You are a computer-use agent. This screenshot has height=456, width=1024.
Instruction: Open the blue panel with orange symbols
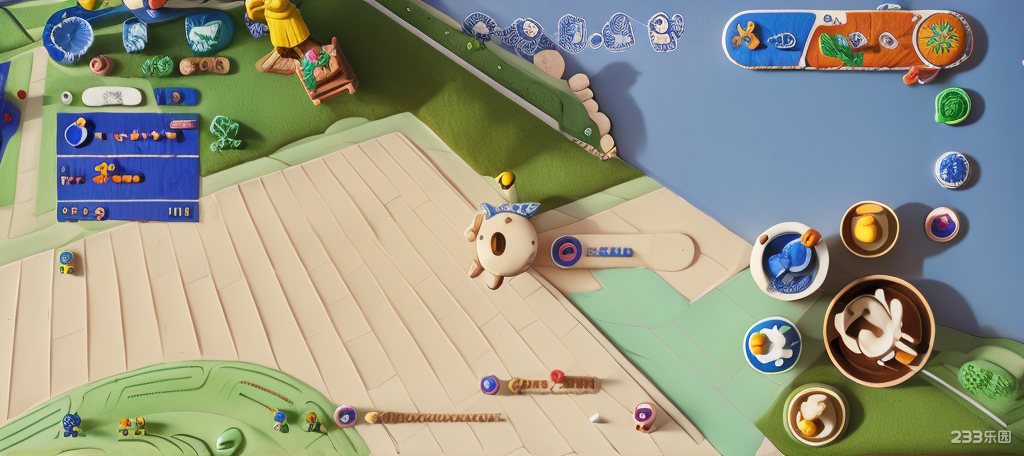point(128,166)
